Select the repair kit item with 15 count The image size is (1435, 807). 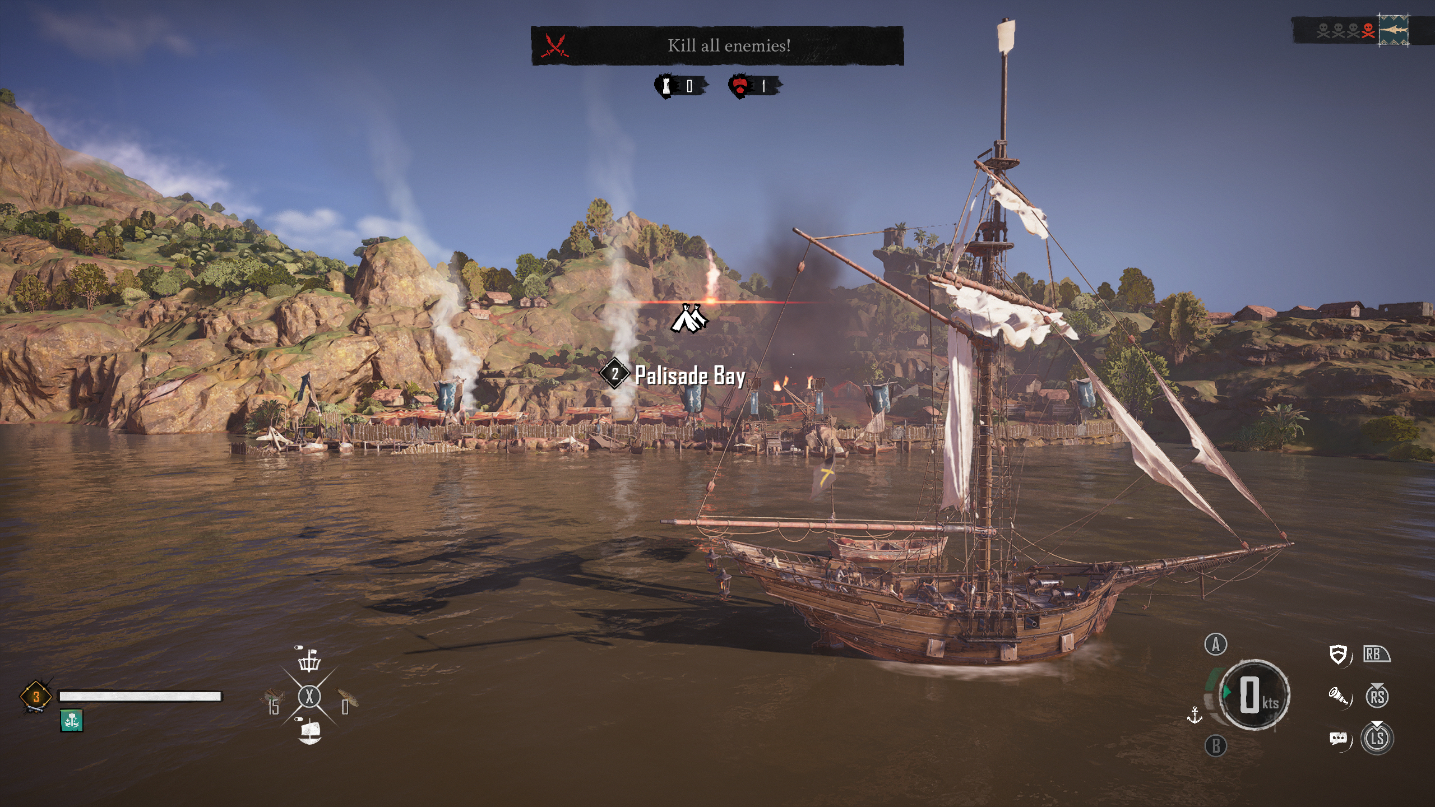coord(274,699)
